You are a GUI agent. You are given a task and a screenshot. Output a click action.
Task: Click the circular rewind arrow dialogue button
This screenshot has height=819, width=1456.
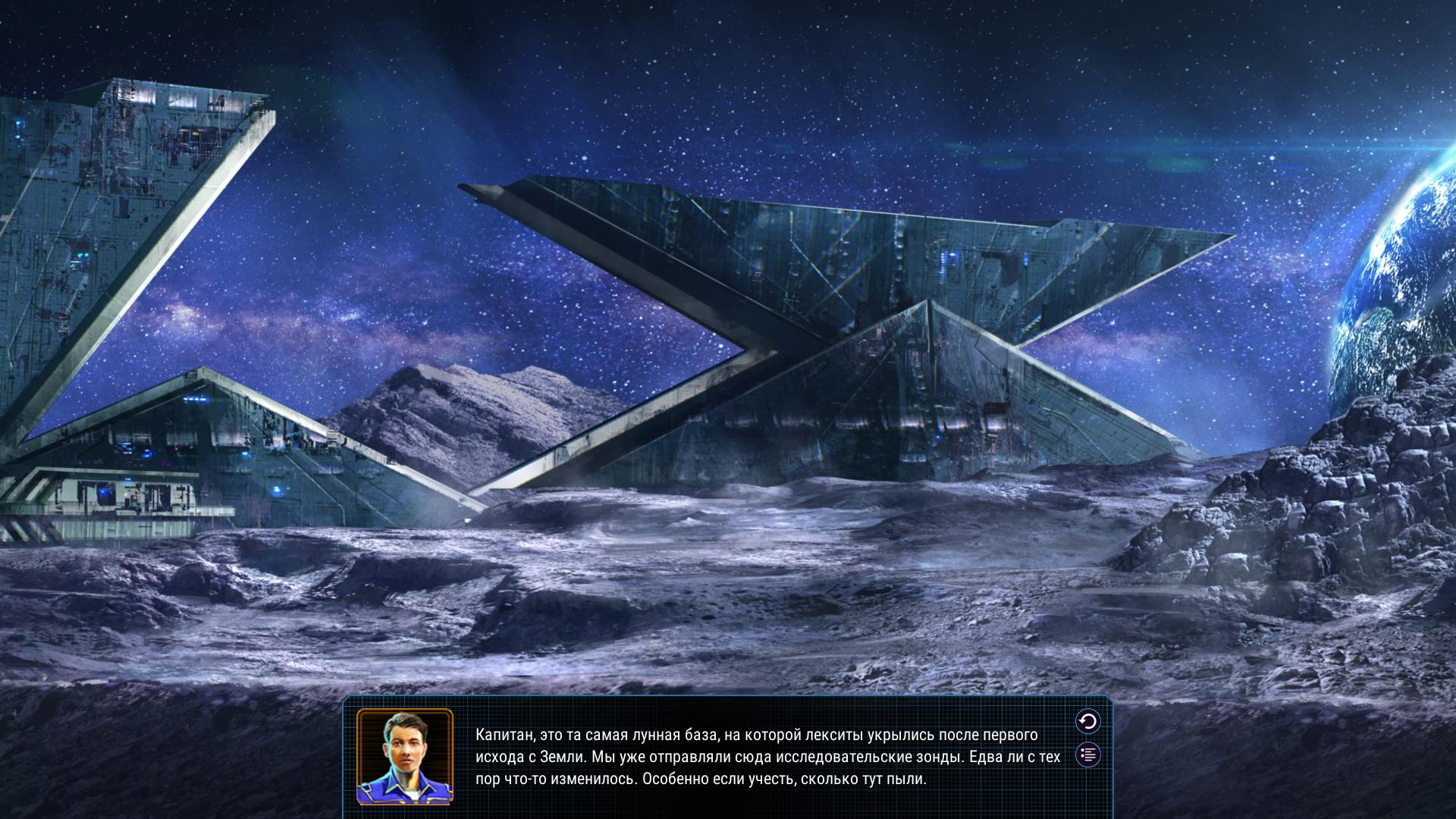coord(1088,721)
